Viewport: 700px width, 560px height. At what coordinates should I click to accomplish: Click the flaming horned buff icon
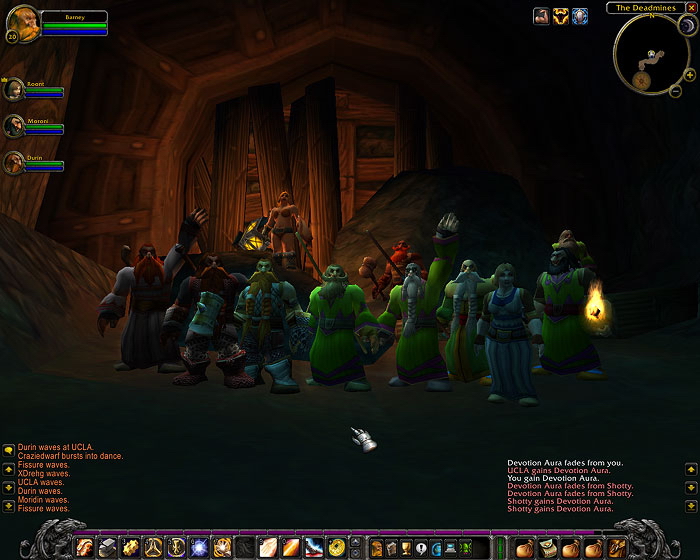pyautogui.click(x=561, y=16)
